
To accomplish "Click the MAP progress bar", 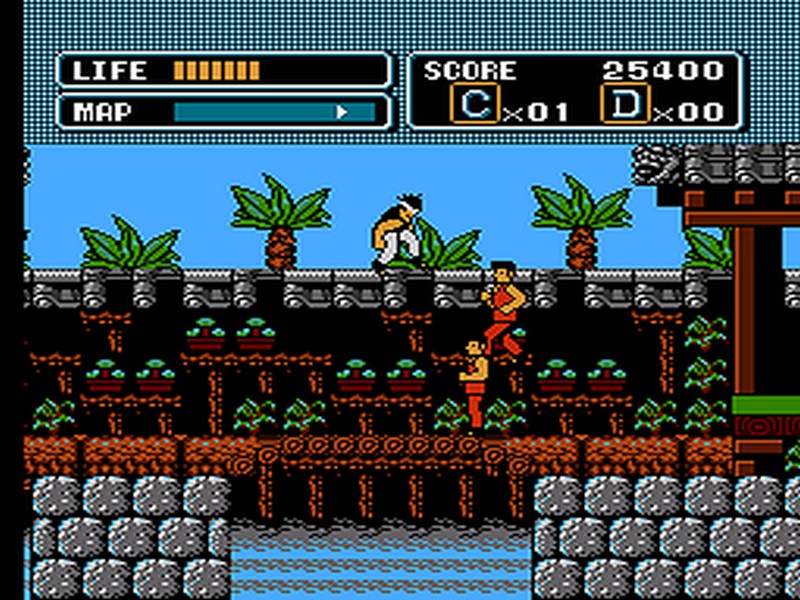I will [274, 111].
